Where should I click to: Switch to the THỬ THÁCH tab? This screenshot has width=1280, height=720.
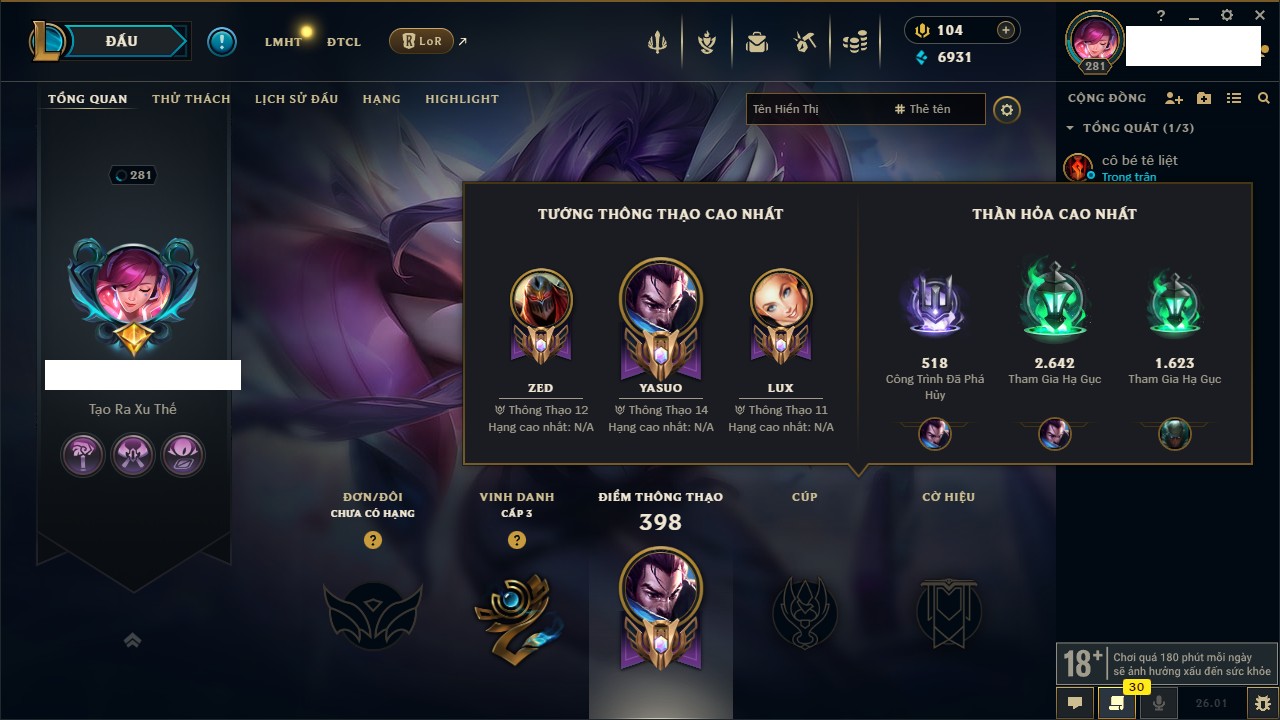point(191,99)
